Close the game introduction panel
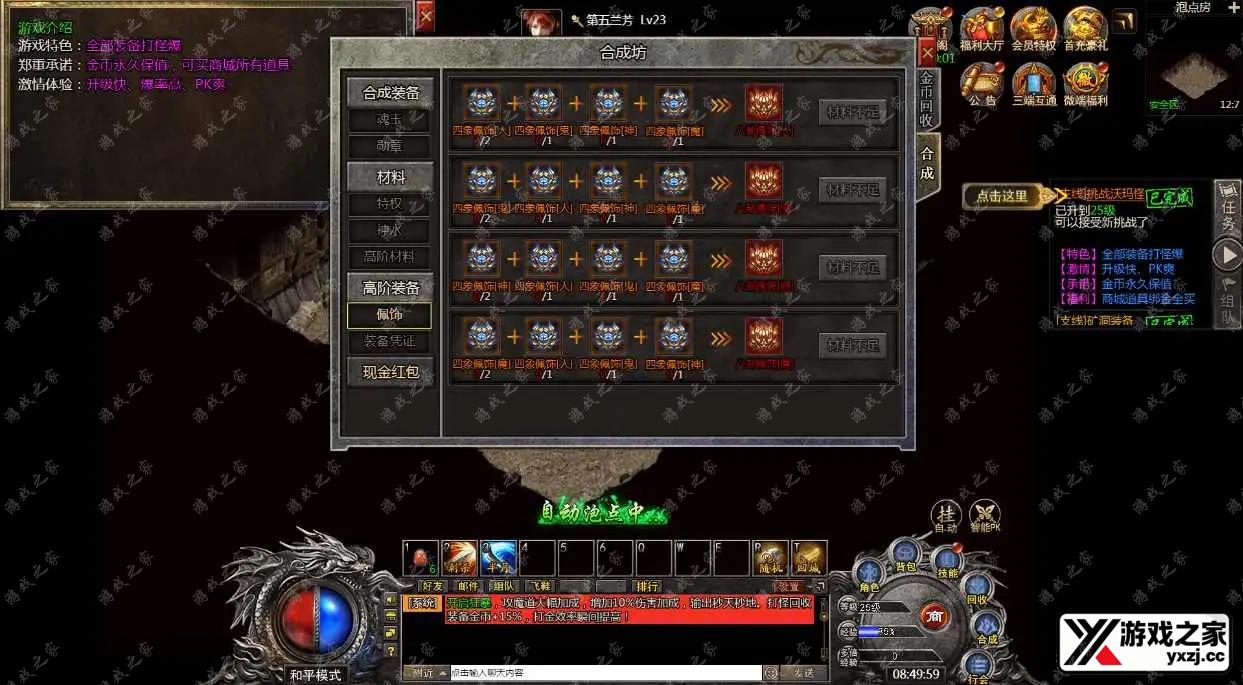Screen dimensions: 1243x685 [425, 17]
